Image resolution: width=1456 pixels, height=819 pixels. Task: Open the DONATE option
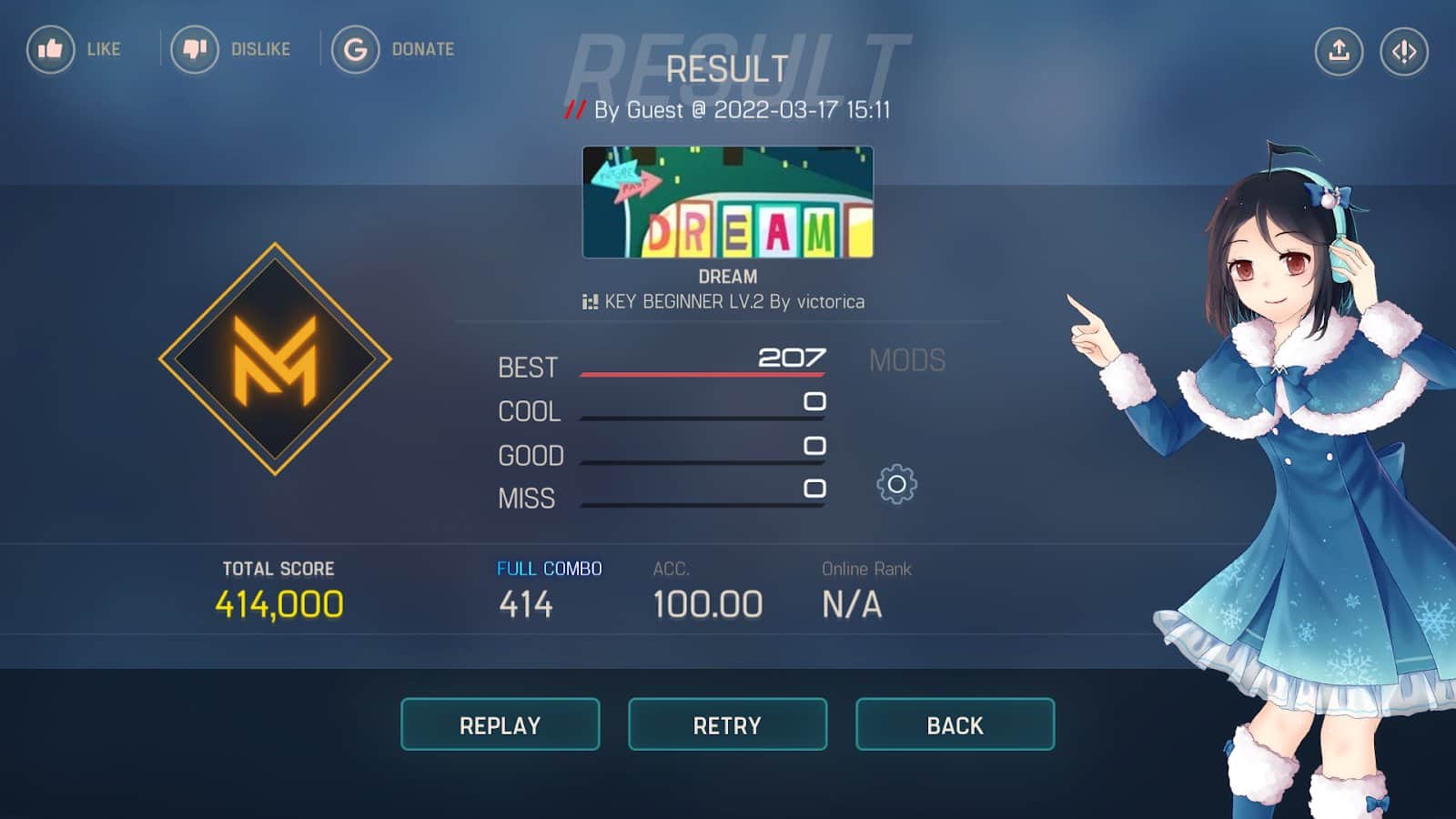tap(355, 49)
